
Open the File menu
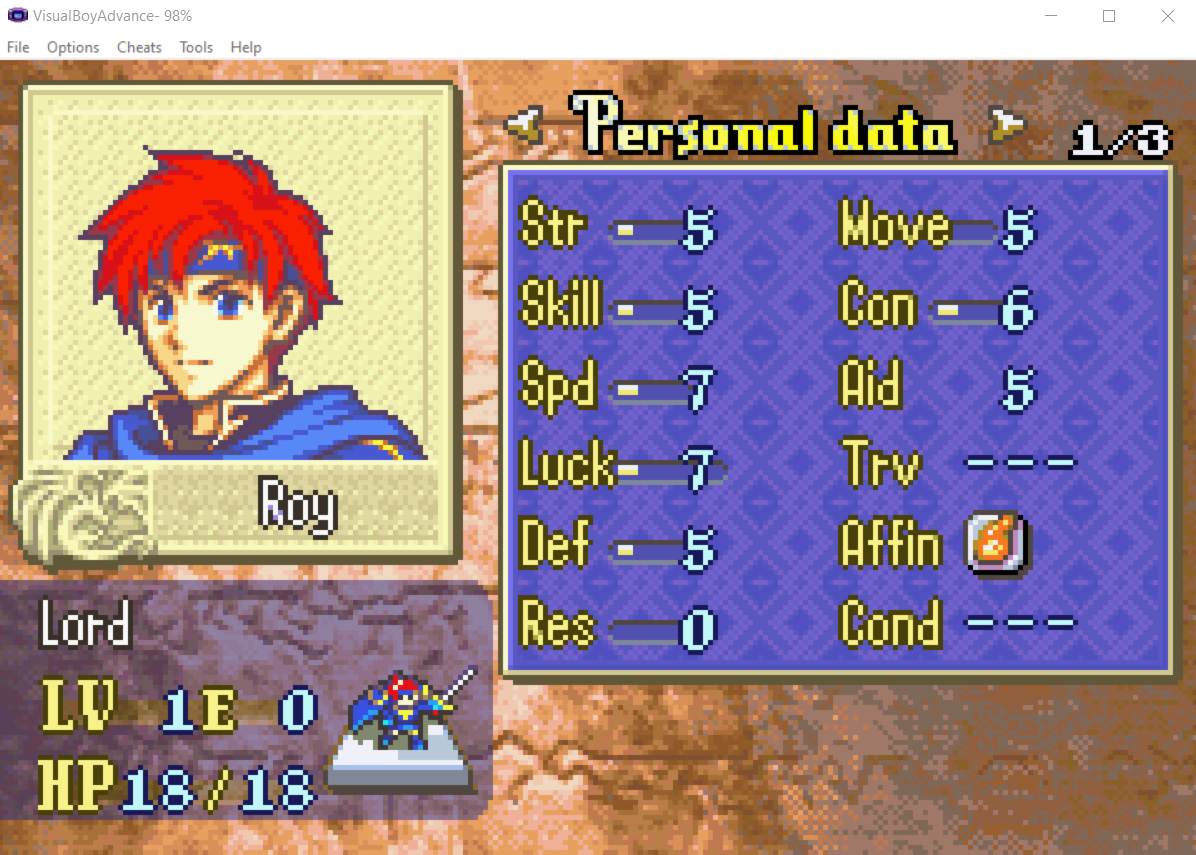(x=18, y=47)
